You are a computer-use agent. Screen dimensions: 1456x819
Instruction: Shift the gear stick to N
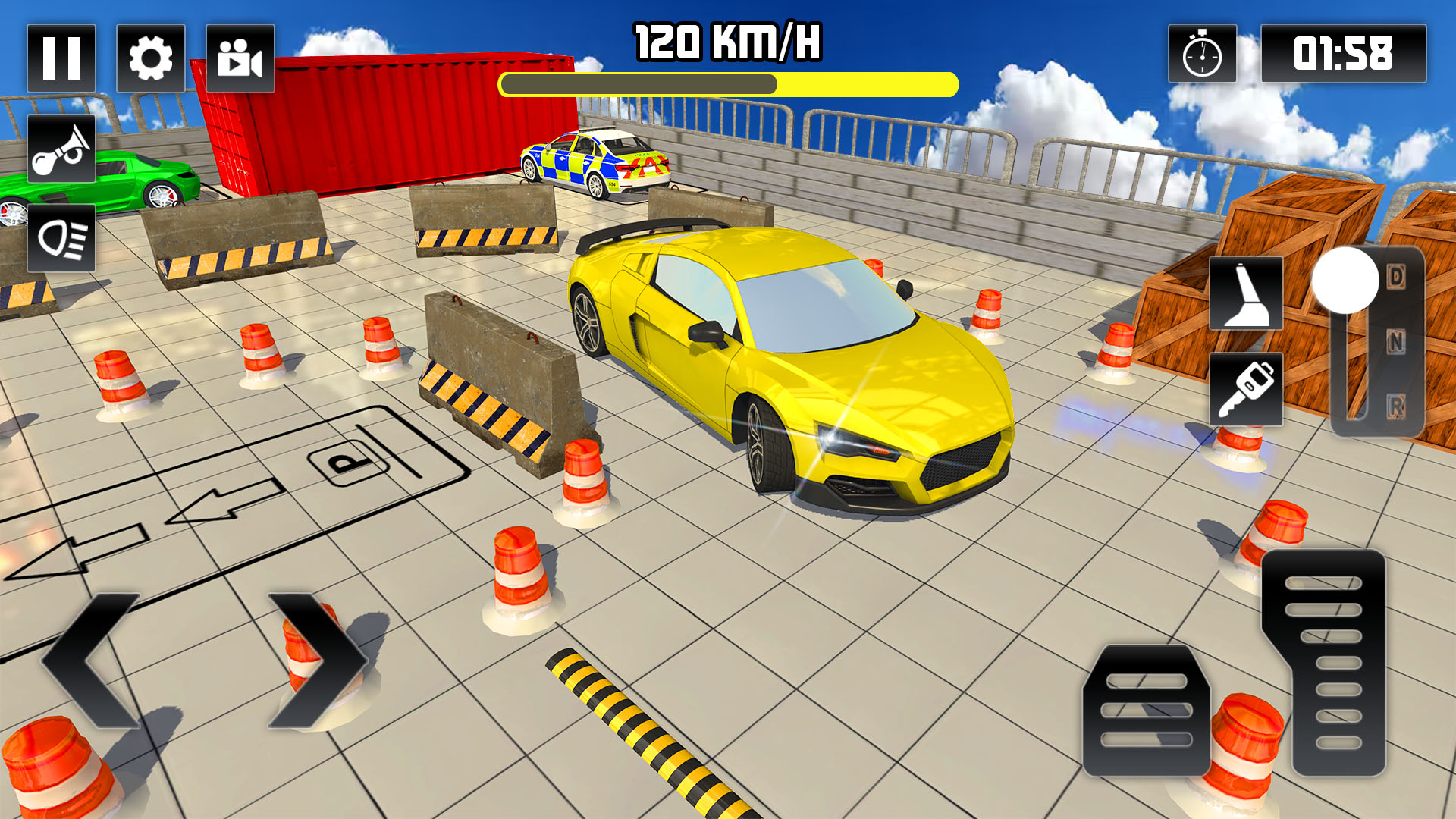(x=1398, y=343)
